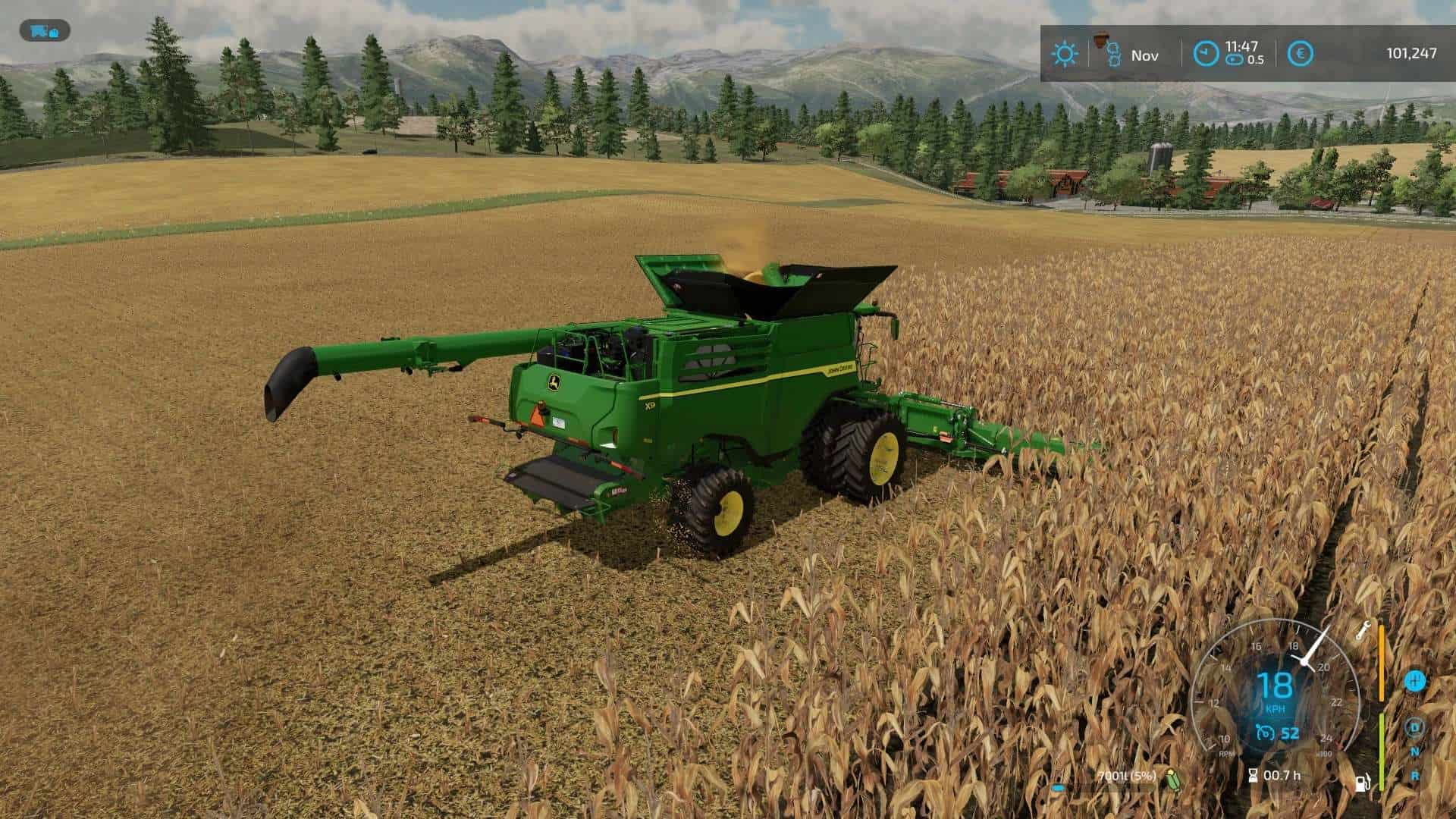This screenshot has height=819, width=1456.
Task: Click the hourglass operating time icon
Action: (1253, 776)
